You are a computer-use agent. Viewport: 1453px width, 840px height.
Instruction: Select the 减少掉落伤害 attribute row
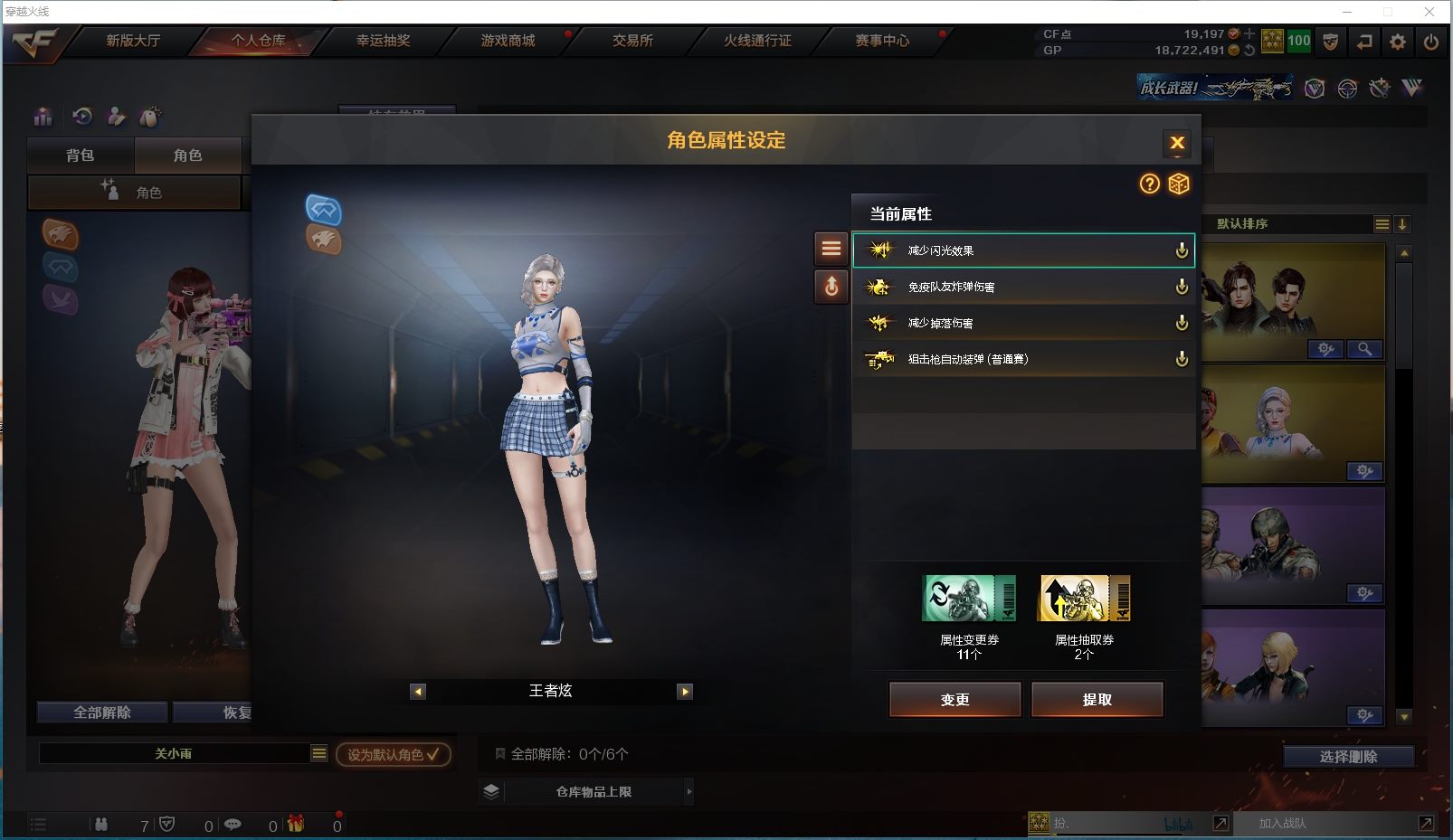tap(1022, 323)
